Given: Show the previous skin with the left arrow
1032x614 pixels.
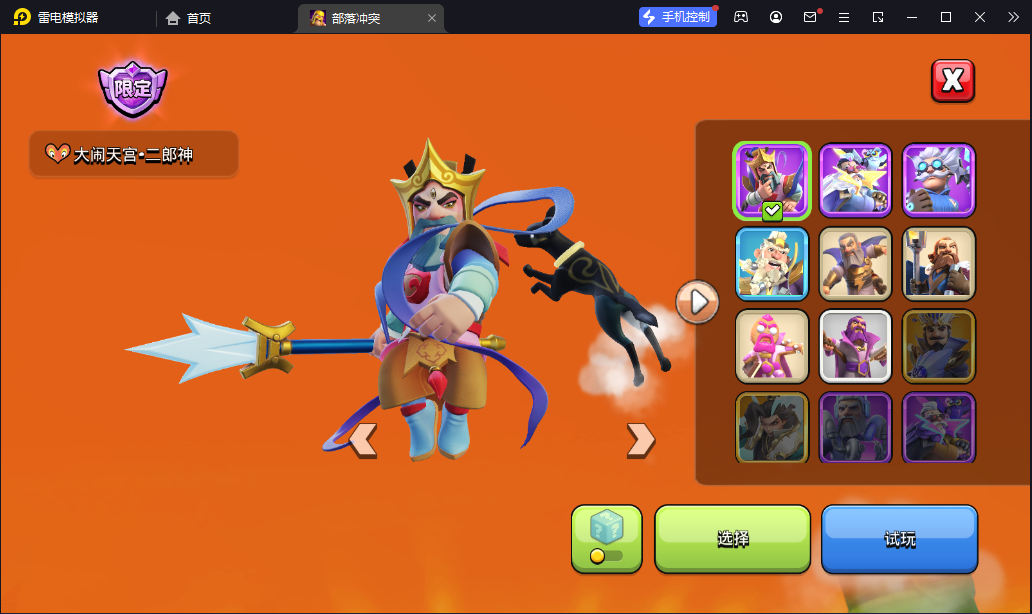Looking at the screenshot, I should [x=362, y=439].
